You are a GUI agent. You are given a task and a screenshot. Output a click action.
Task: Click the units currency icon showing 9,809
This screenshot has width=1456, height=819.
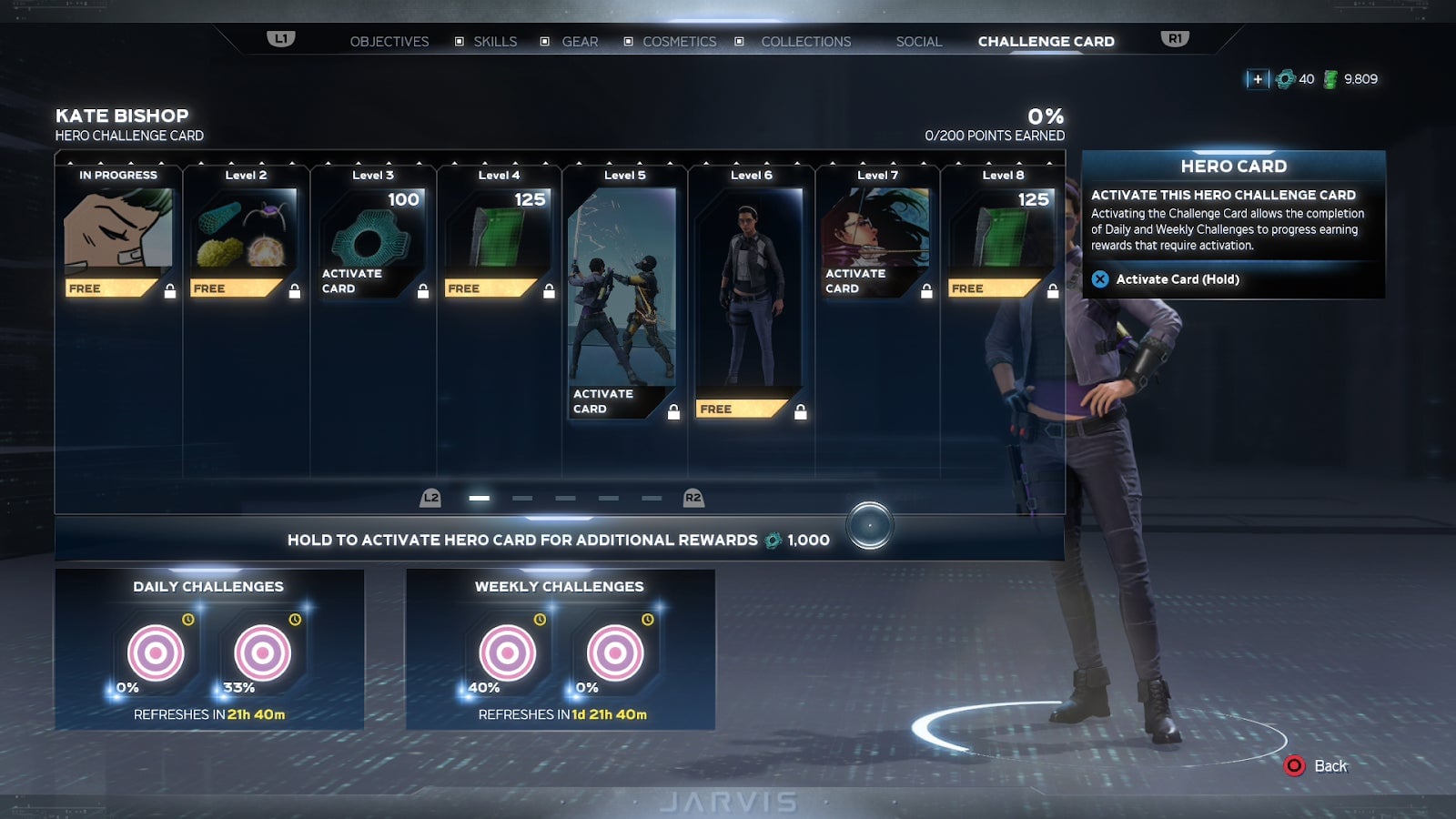coord(1331,79)
